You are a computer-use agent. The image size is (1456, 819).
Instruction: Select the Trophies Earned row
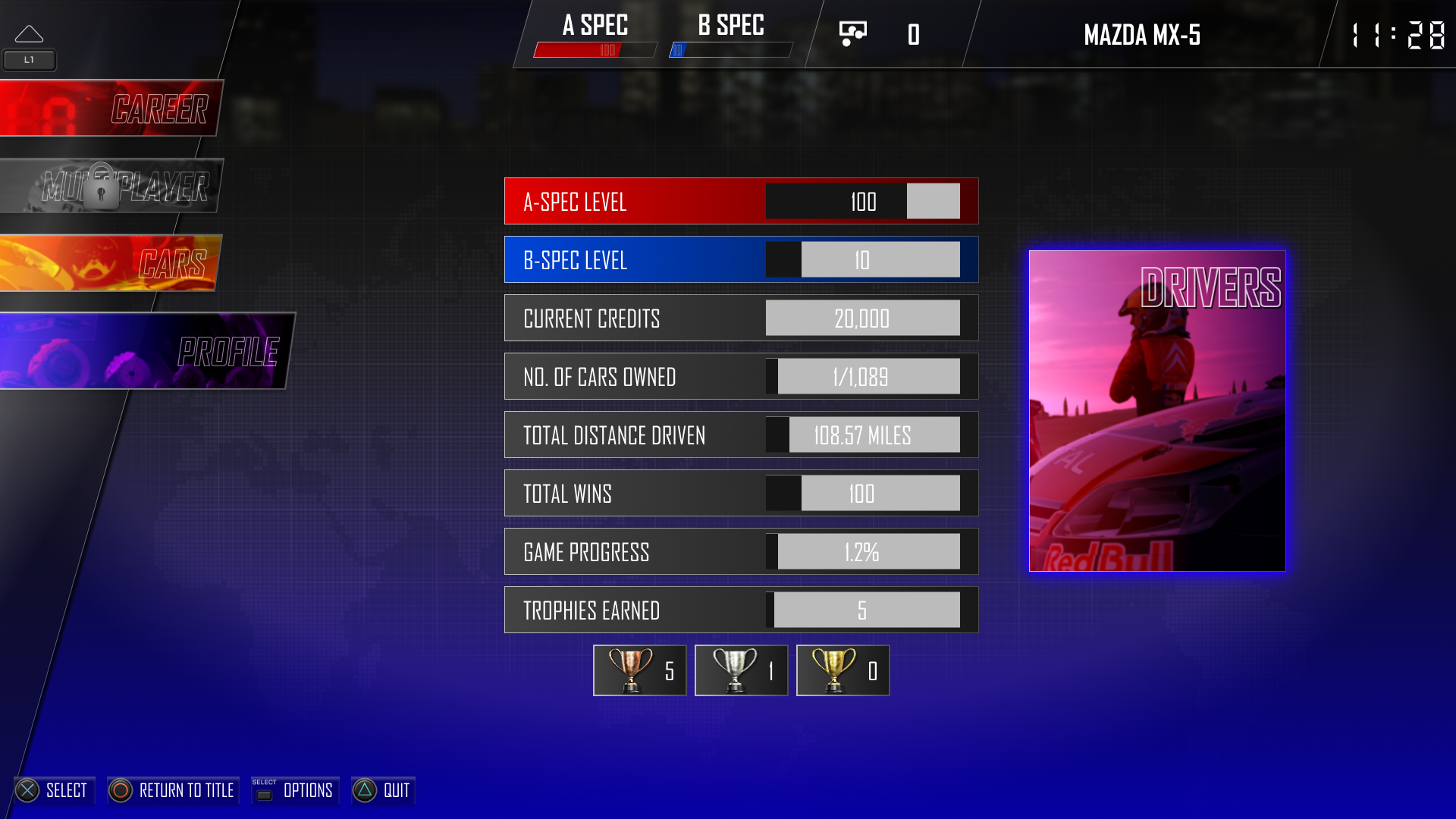[x=741, y=610]
